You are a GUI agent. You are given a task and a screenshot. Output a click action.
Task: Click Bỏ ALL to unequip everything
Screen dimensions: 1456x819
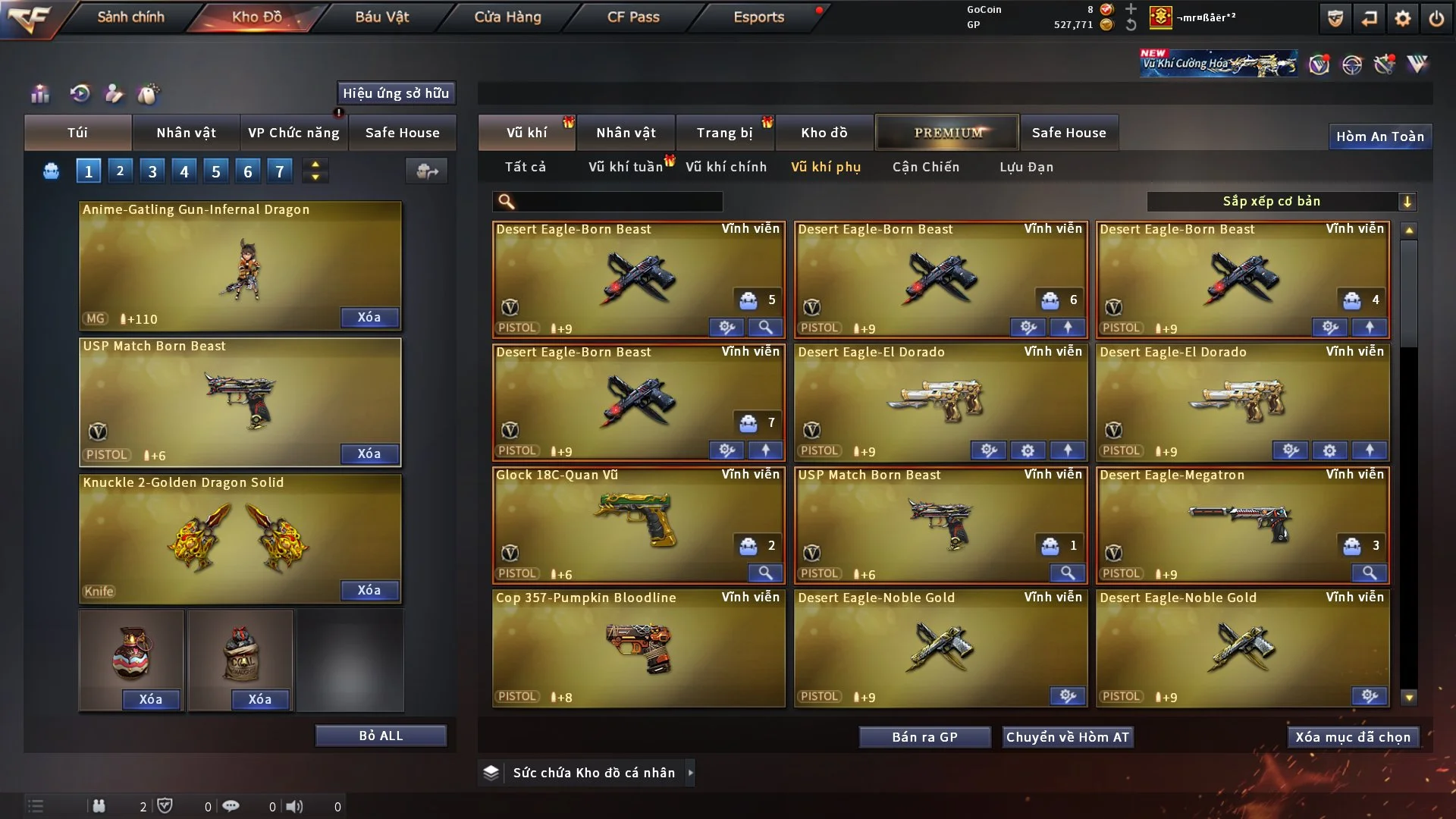point(381,736)
